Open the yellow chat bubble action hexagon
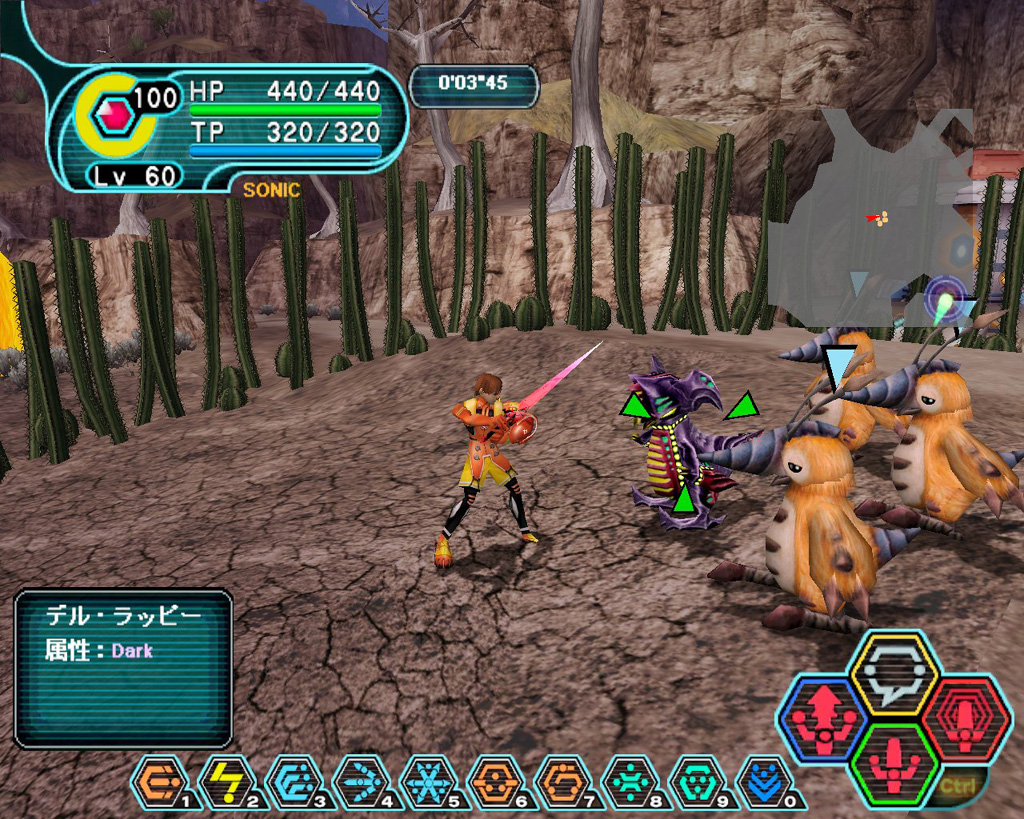Viewport: 1024px width, 819px height. coord(891,674)
